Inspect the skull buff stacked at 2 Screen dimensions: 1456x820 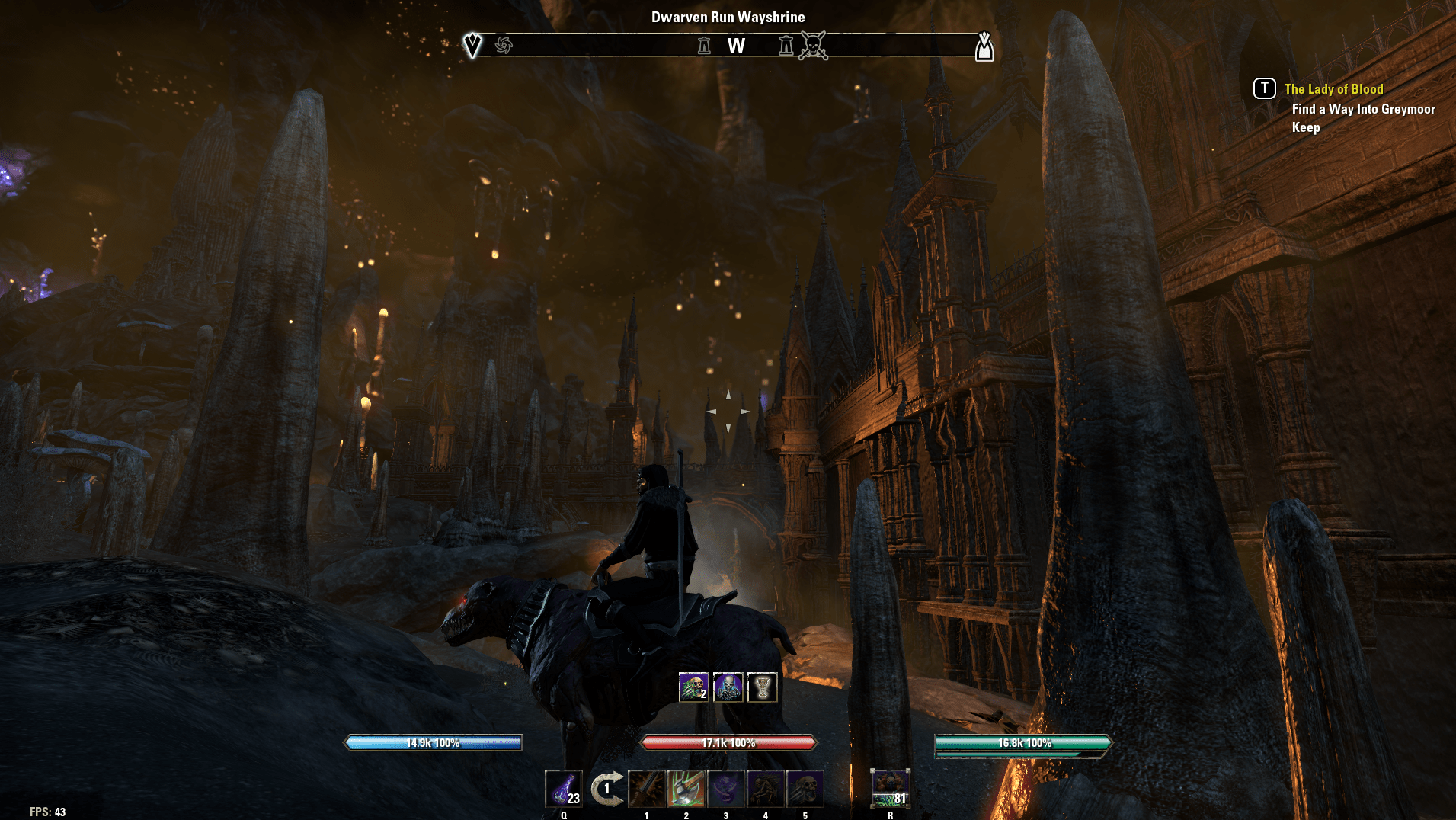pyautogui.click(x=694, y=687)
